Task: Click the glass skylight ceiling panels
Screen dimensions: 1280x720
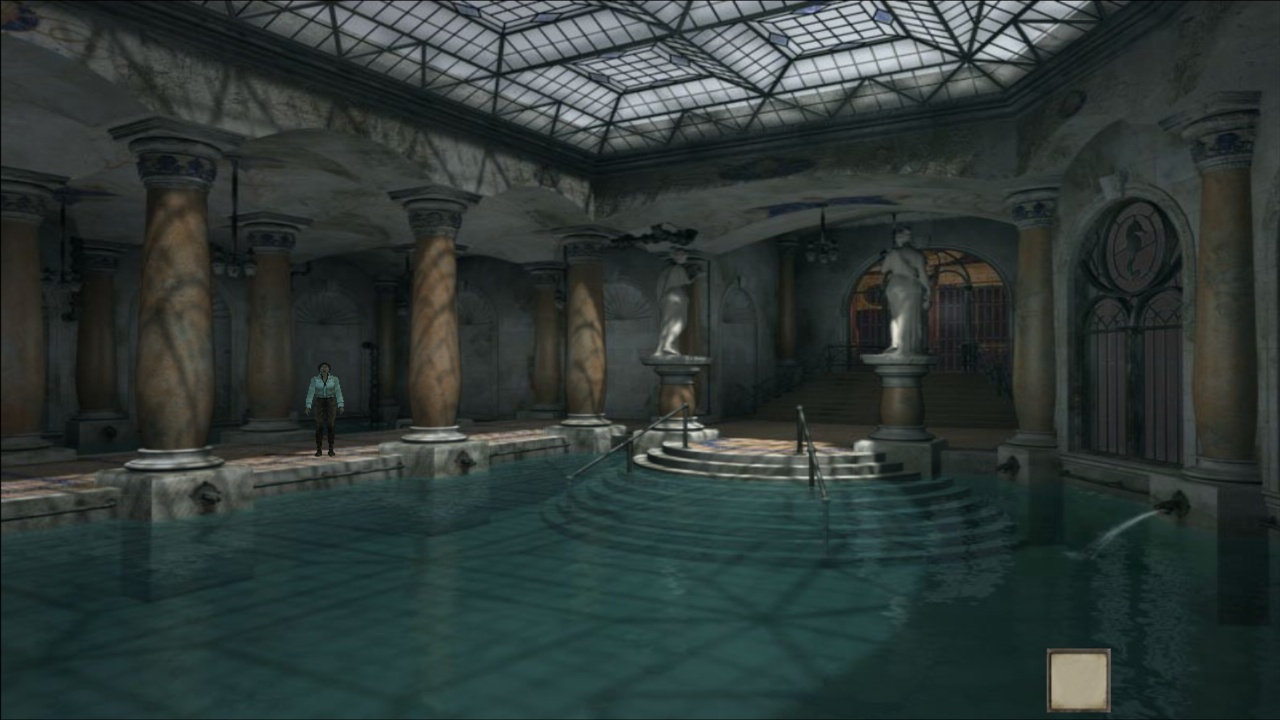Action: click(x=700, y=60)
